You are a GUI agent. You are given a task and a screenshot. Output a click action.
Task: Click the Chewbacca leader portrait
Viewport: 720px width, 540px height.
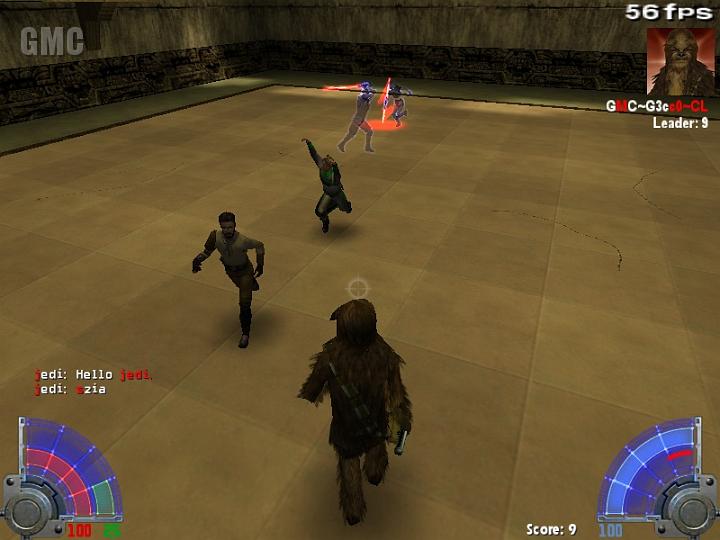[681, 61]
